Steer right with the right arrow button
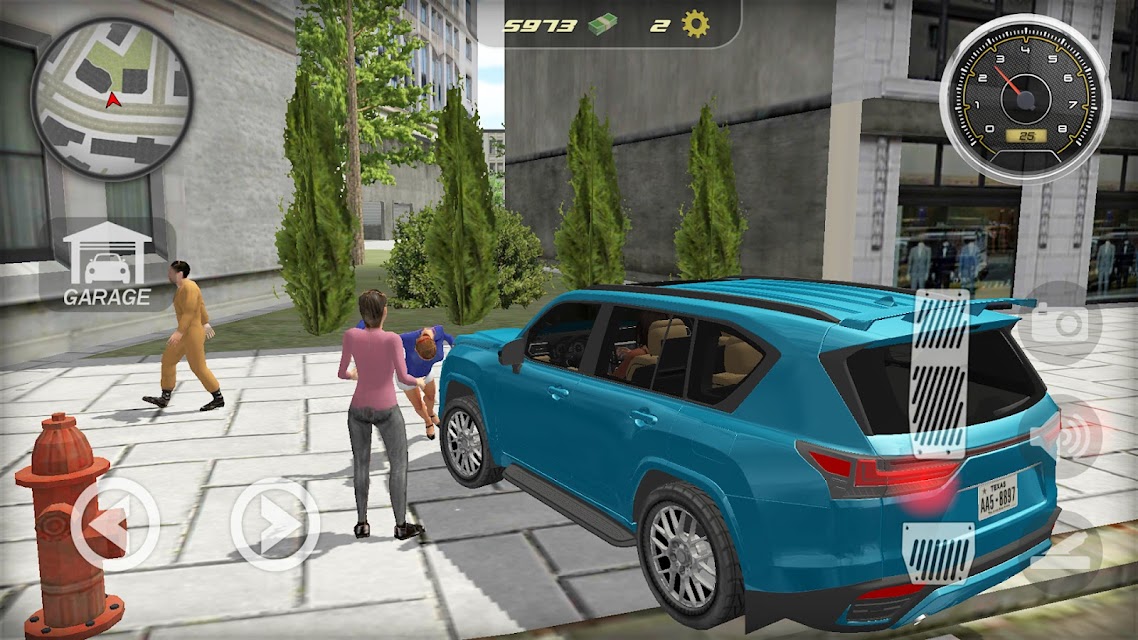 (x=275, y=524)
